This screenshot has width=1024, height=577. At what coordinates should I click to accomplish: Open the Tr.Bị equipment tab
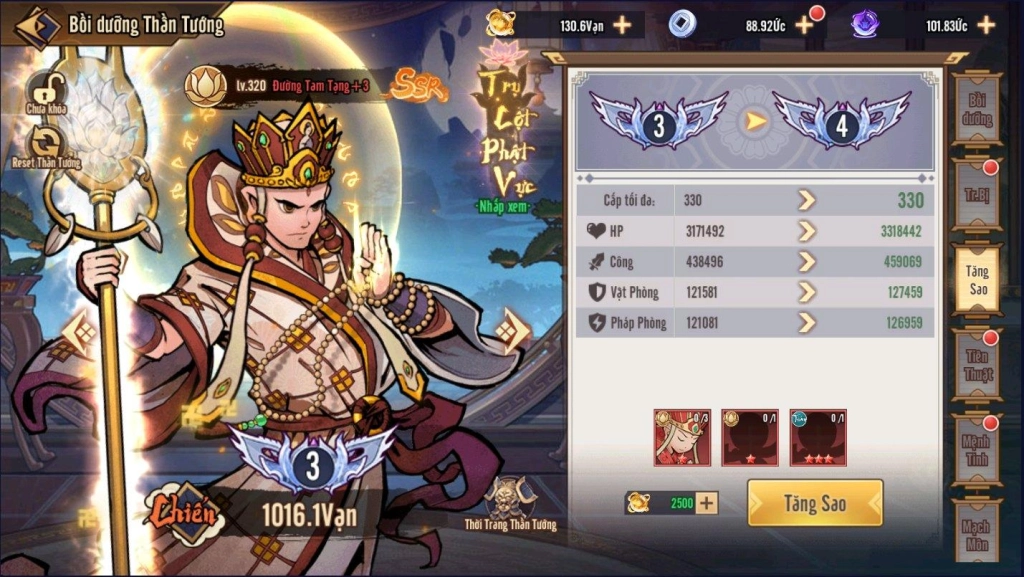tap(976, 190)
